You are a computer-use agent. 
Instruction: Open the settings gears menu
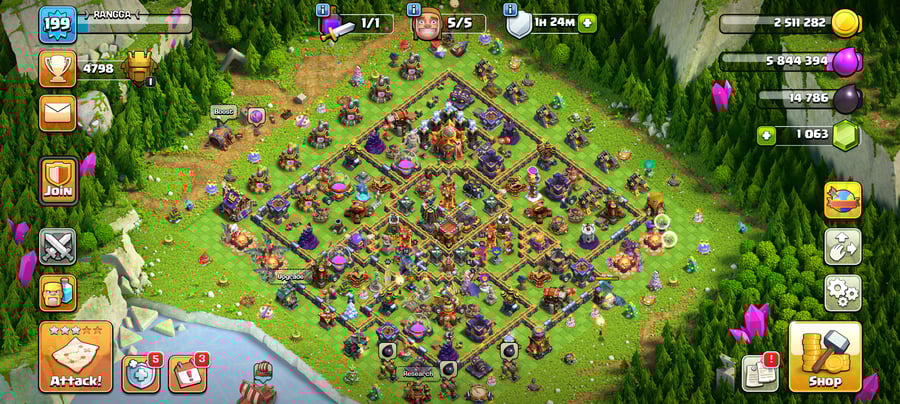click(x=842, y=293)
